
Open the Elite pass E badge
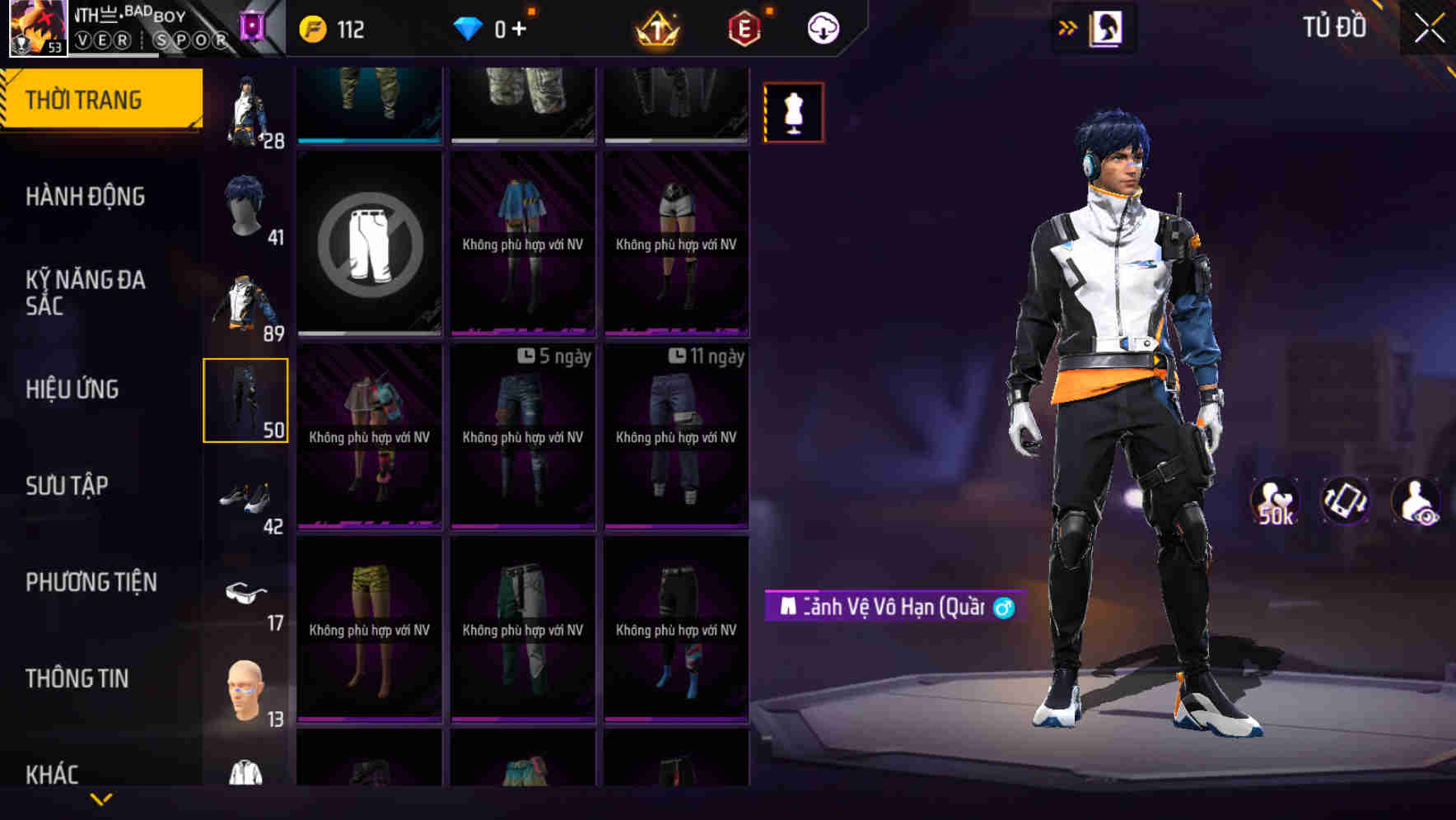742,28
